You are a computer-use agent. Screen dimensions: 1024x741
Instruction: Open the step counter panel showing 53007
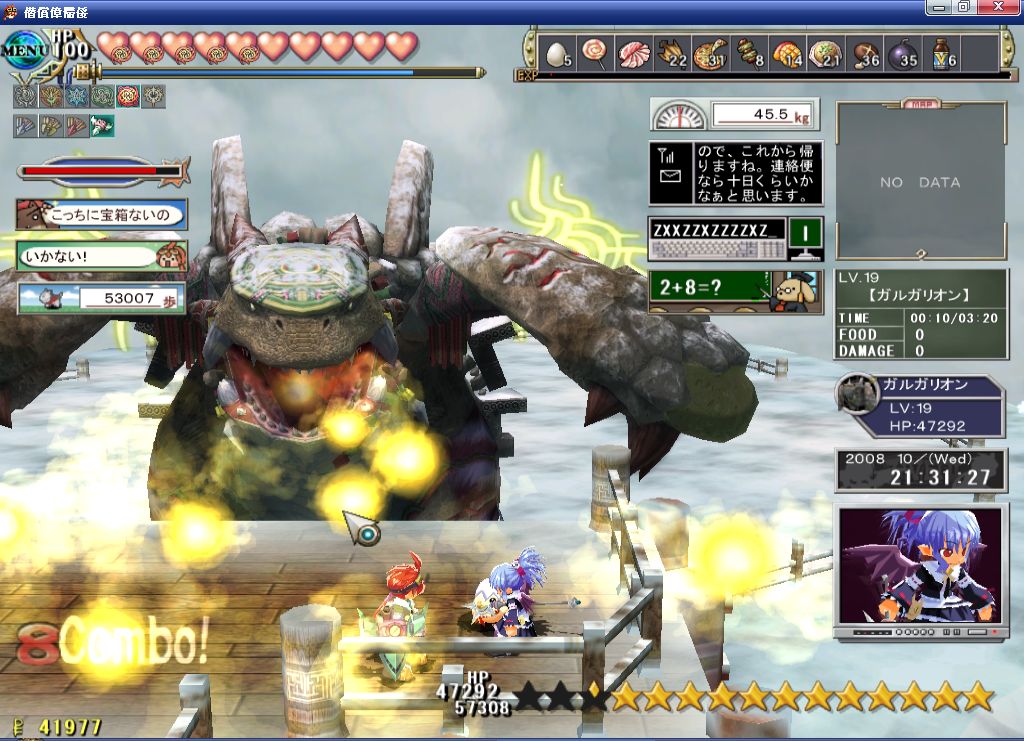pyautogui.click(x=101, y=298)
